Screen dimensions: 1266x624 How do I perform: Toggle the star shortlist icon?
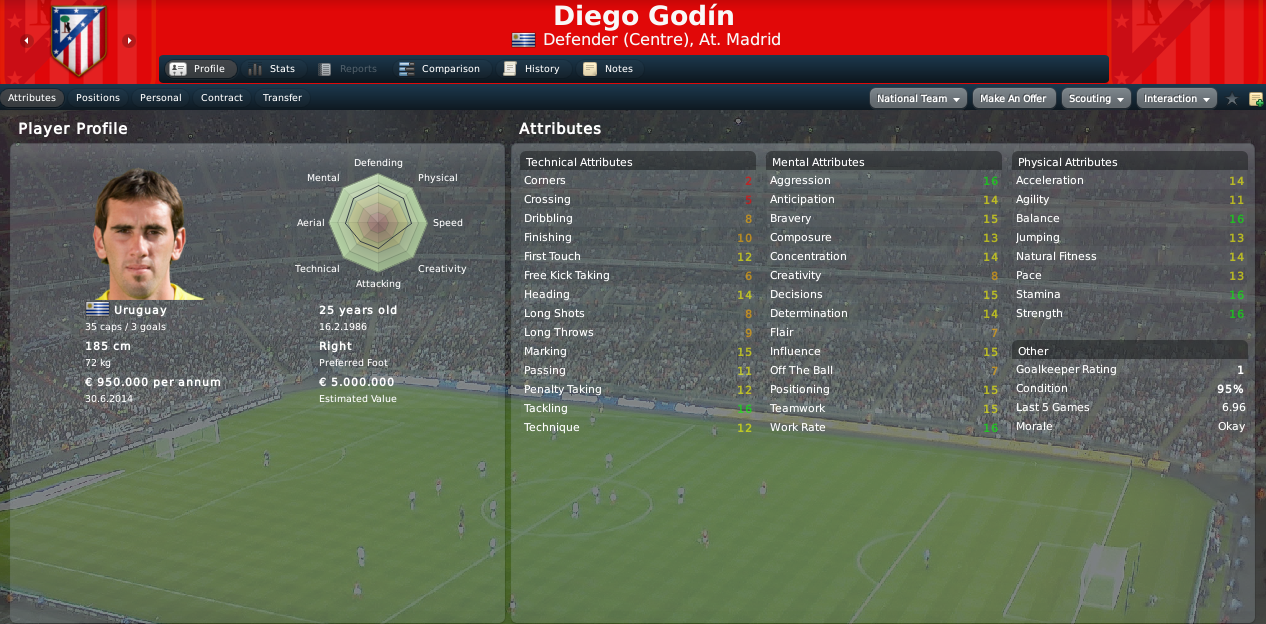click(1232, 99)
